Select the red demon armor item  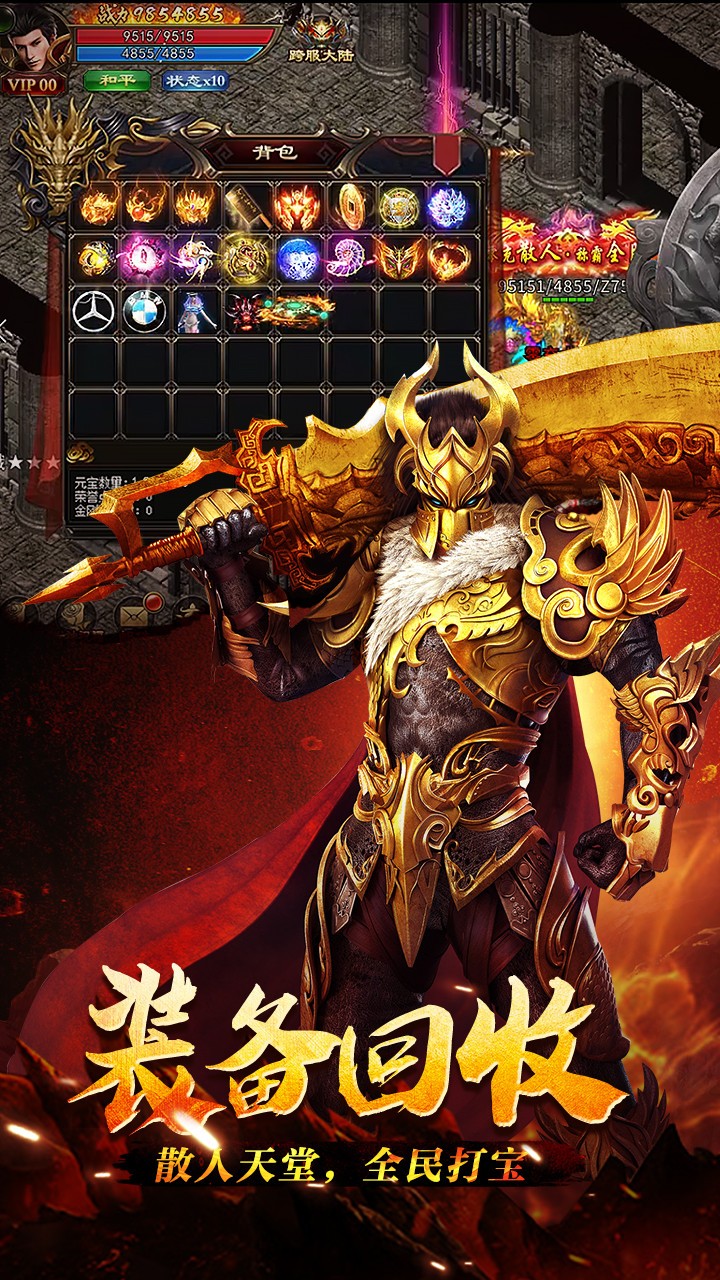point(297,206)
